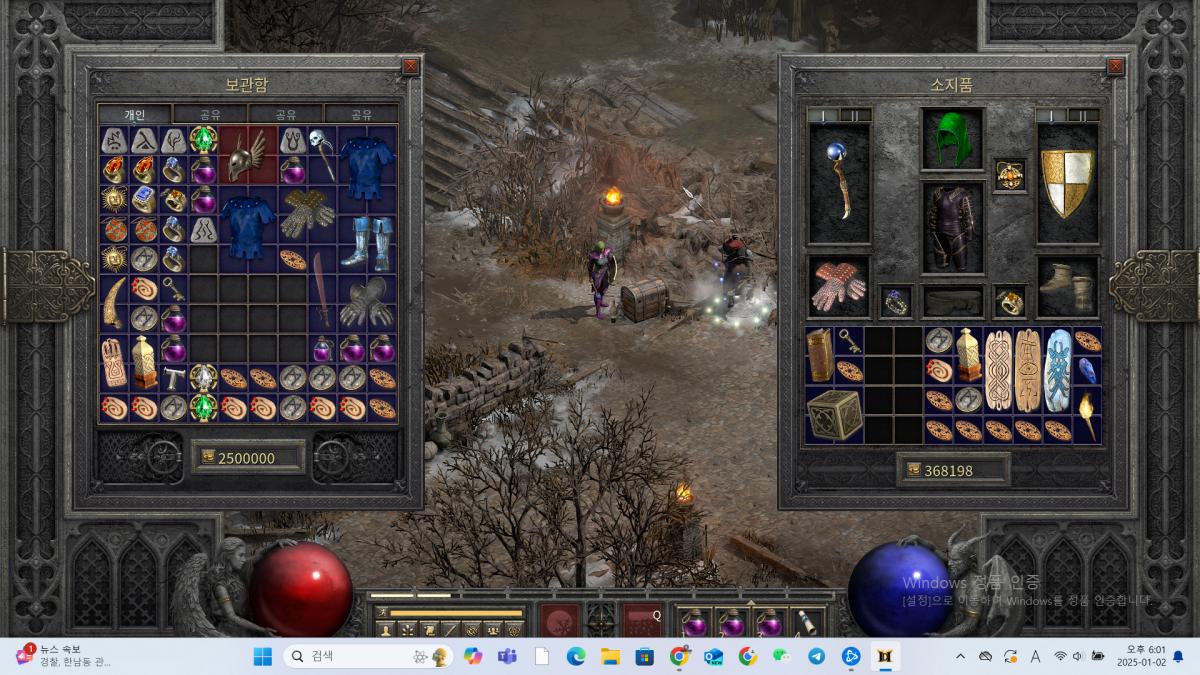Select the equipped red gloves
The height and width of the screenshot is (675, 1200).
click(x=838, y=287)
